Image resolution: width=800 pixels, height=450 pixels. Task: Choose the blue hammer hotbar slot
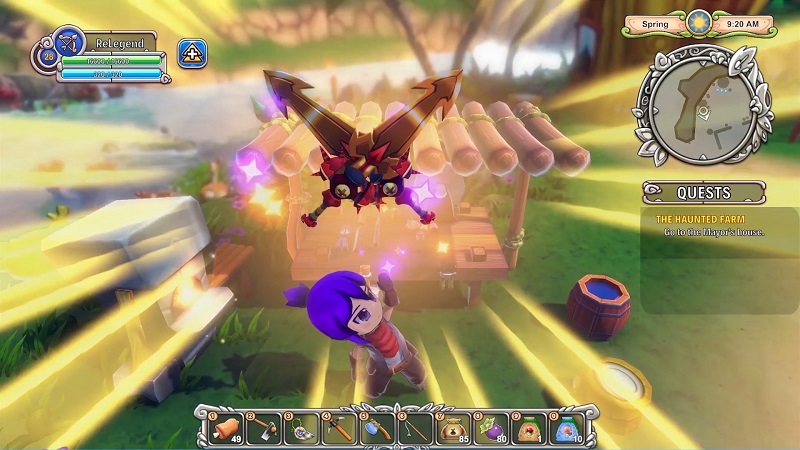373,426
